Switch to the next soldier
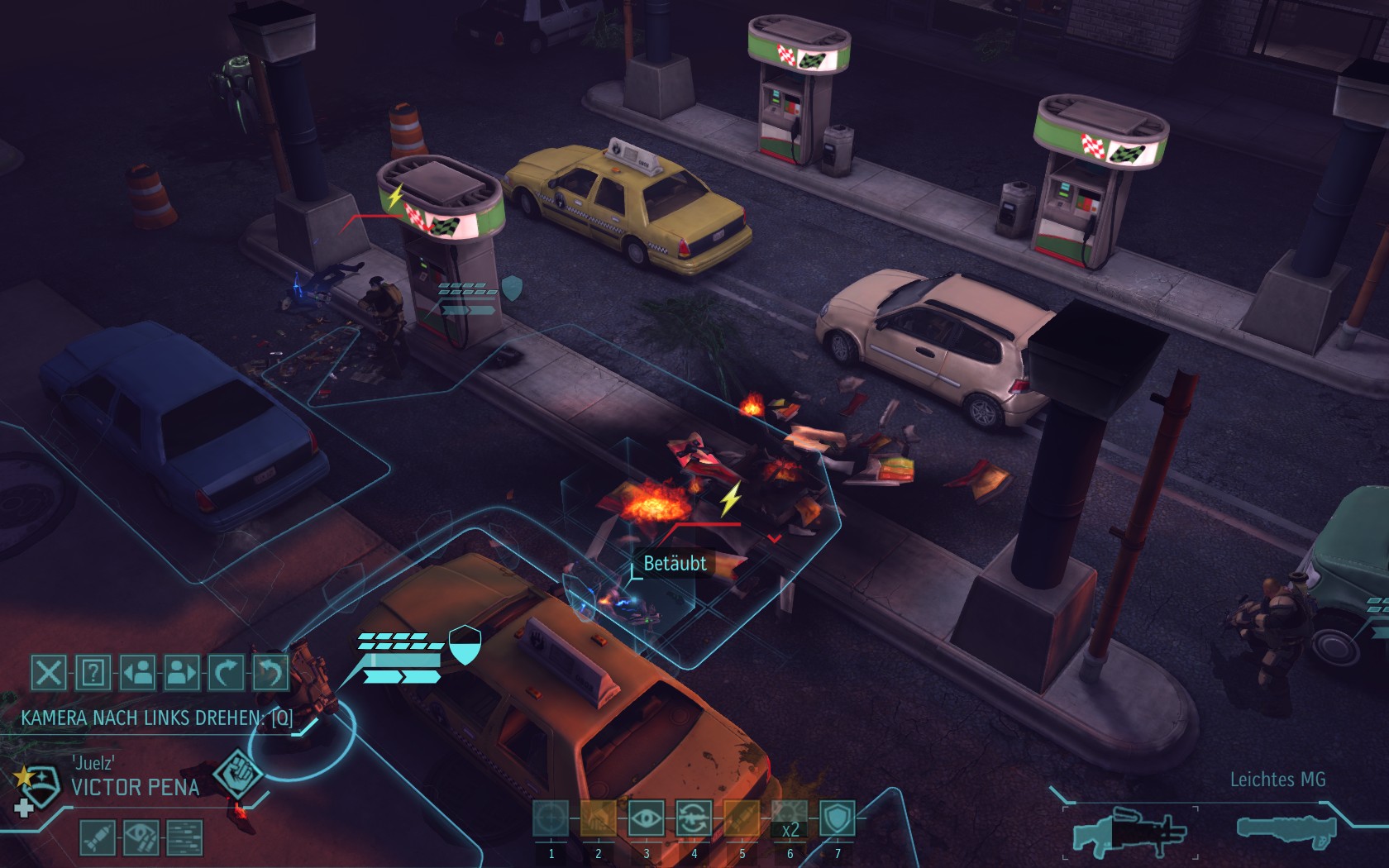Screen dimensions: 1389x868 [x=182, y=673]
